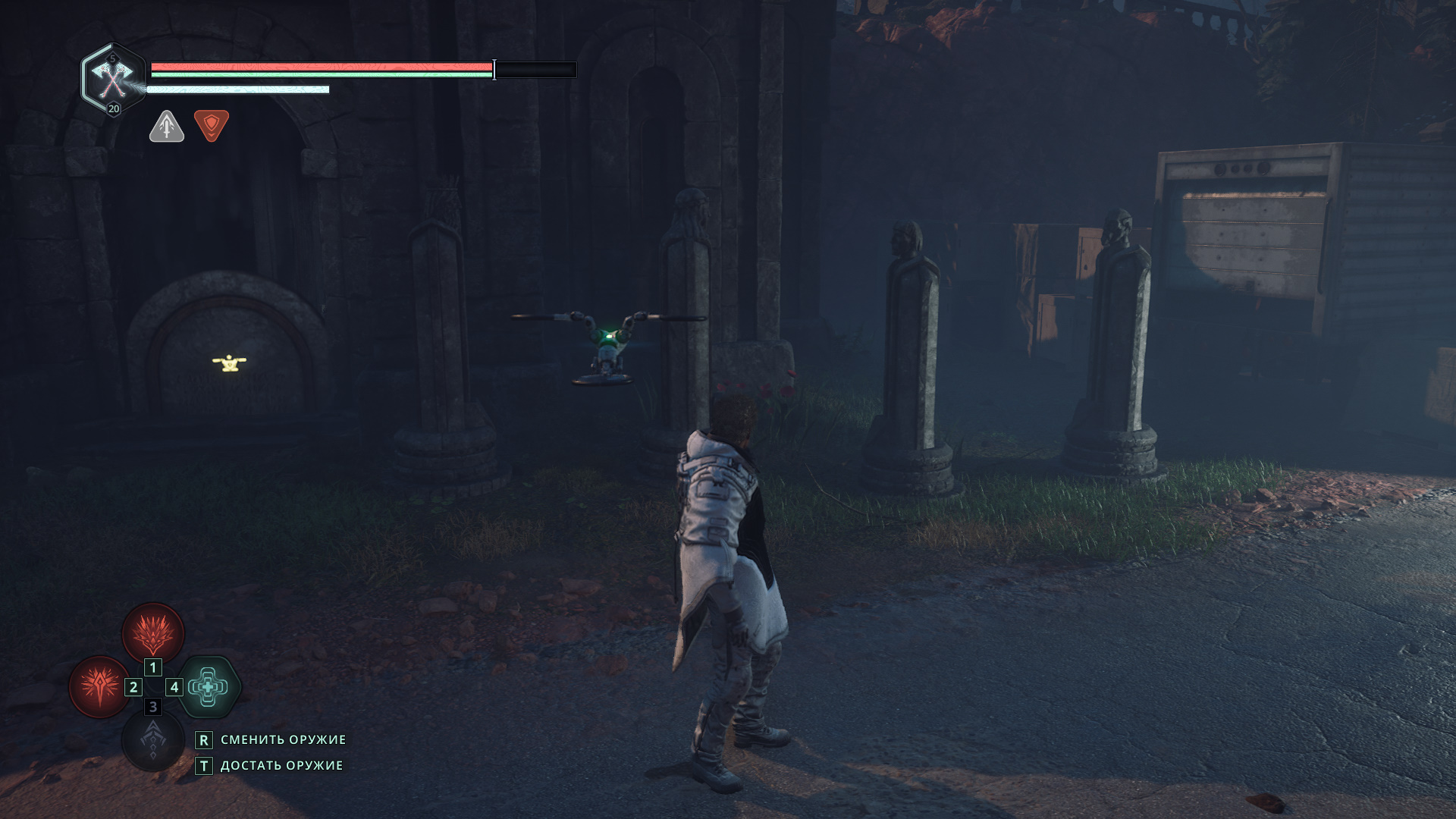Select the grey sword buff icon

(x=167, y=126)
